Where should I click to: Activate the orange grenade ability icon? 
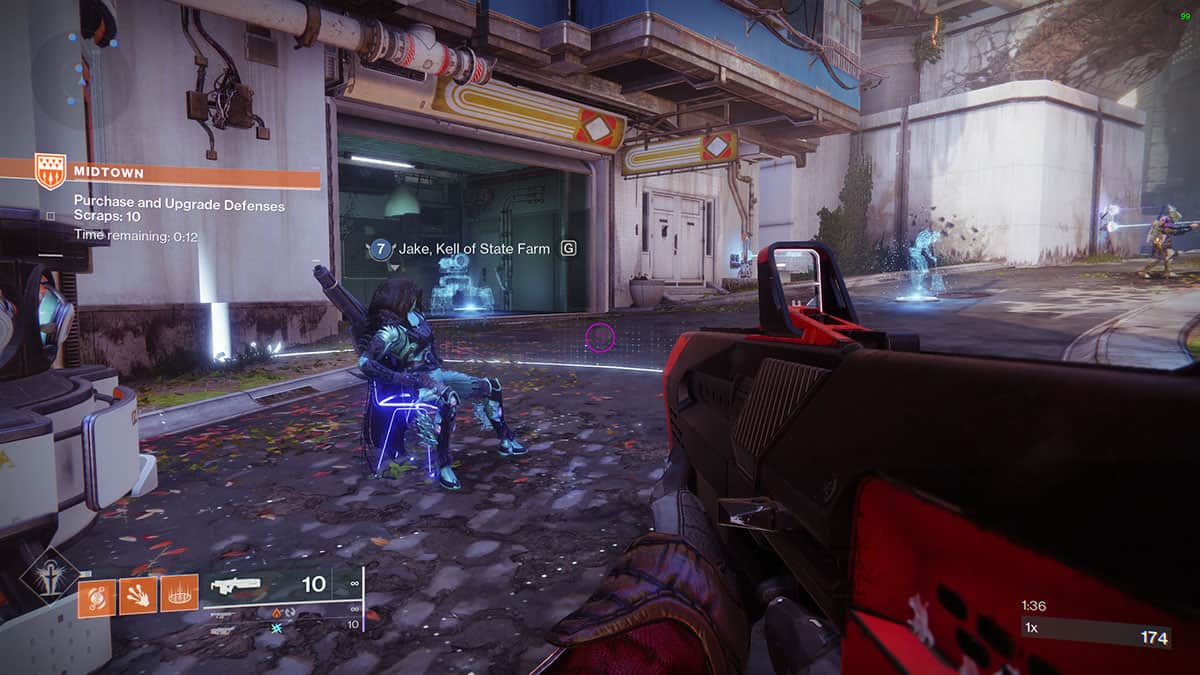(97, 596)
